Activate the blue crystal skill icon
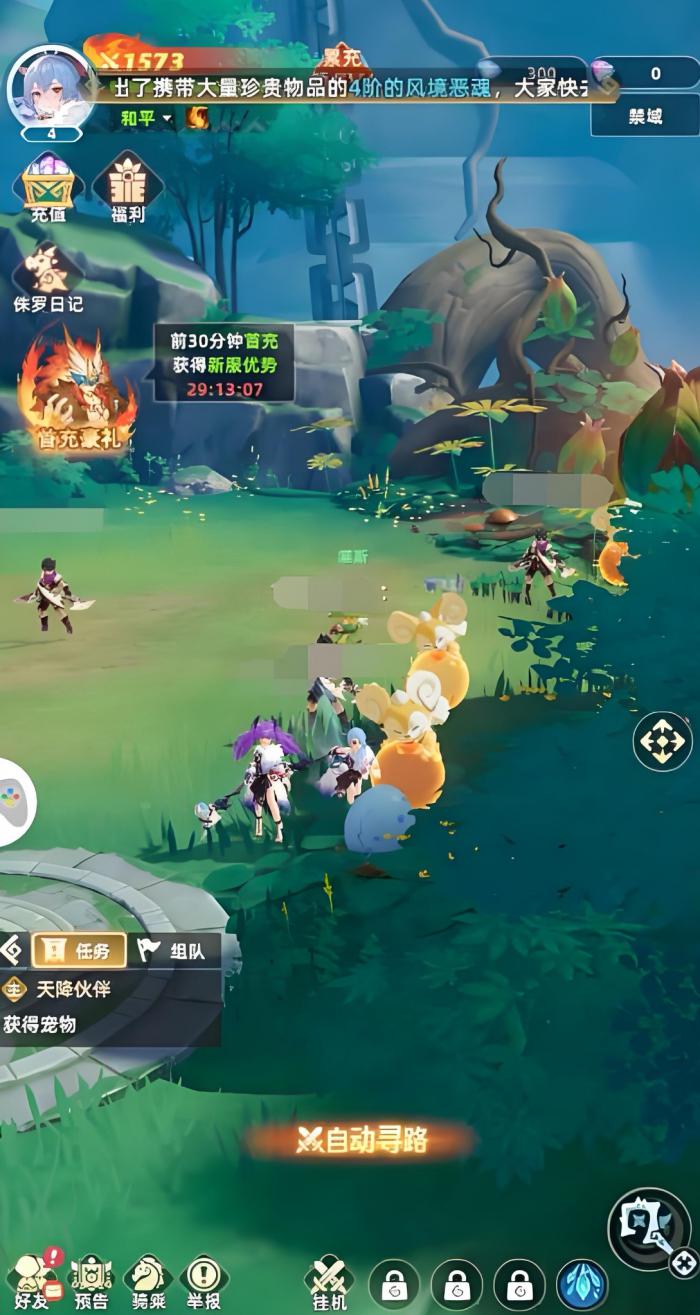This screenshot has height=1315, width=700. click(x=582, y=1285)
